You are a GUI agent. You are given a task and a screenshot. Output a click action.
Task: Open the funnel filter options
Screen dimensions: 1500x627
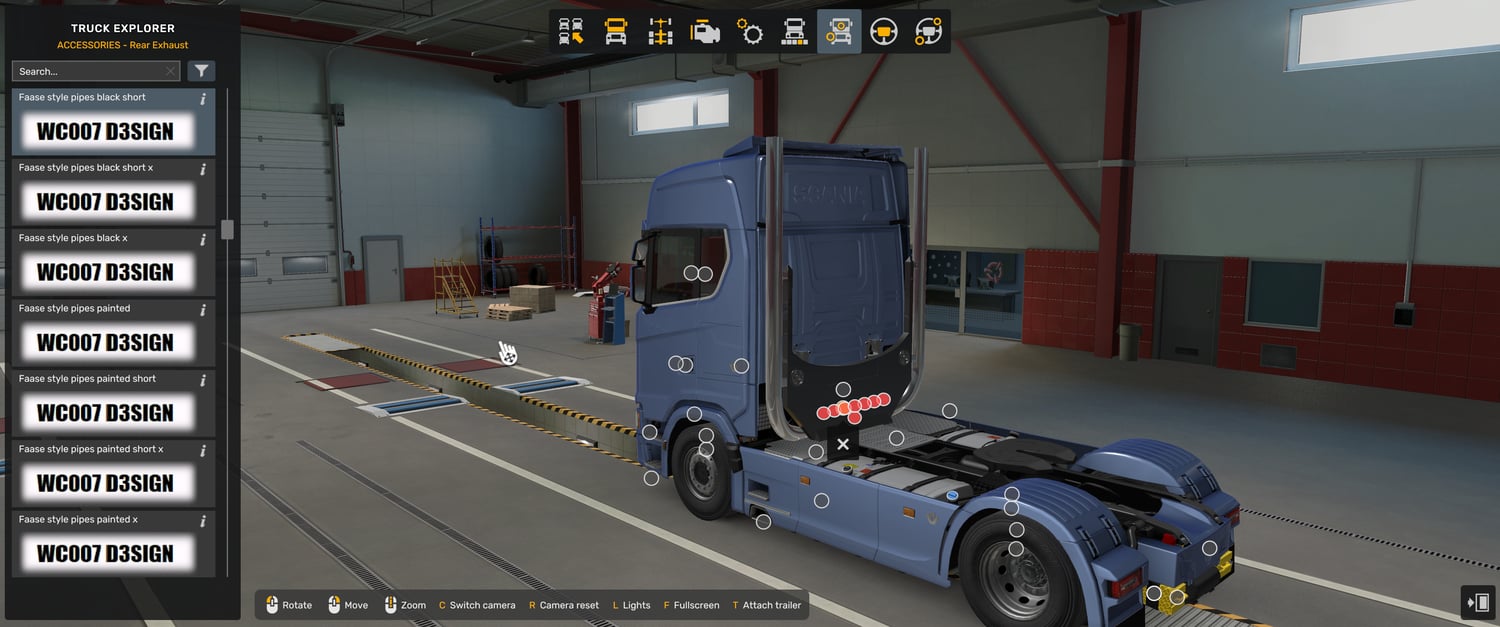click(201, 71)
